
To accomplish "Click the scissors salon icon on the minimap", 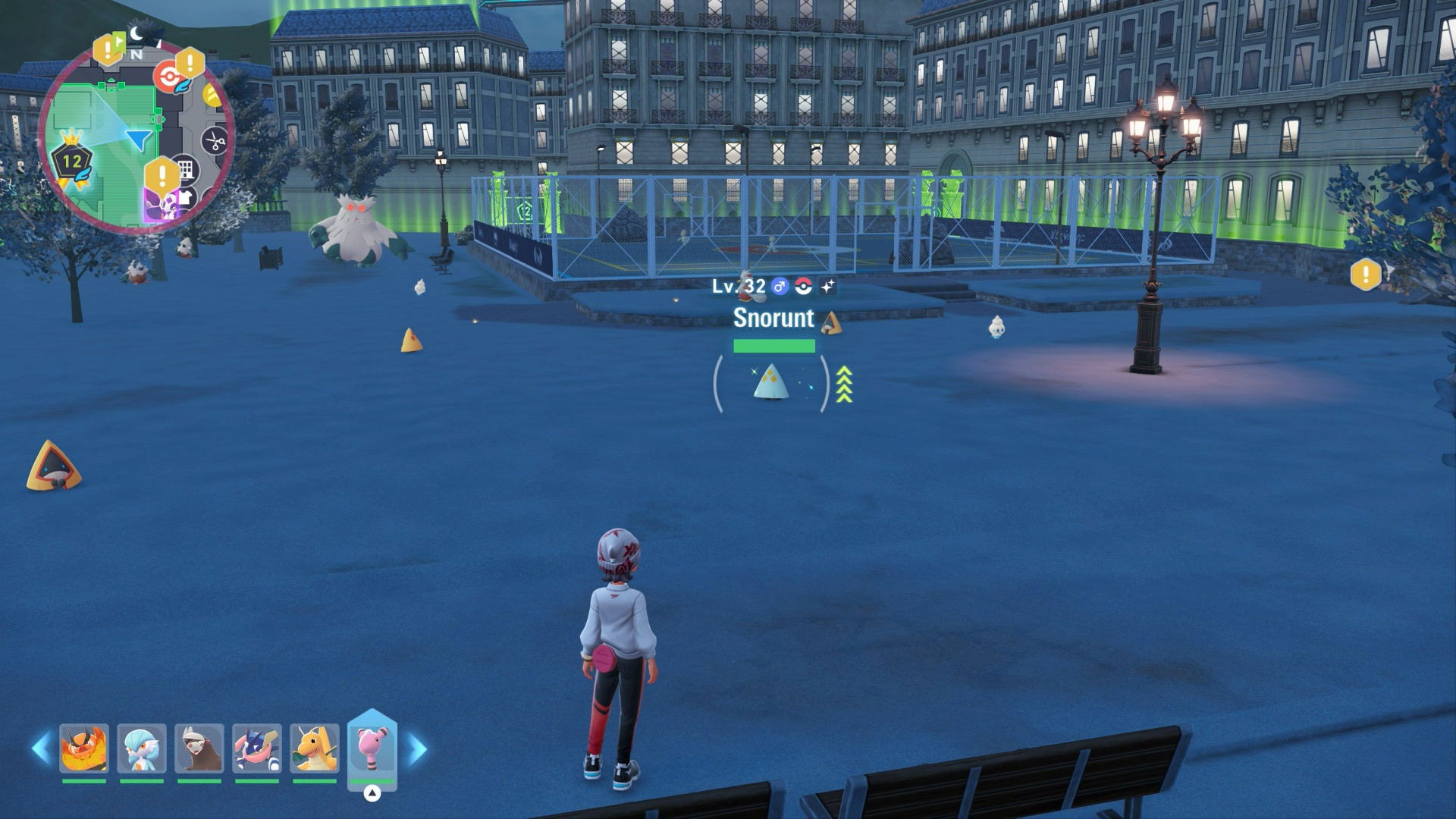I will coord(215,141).
